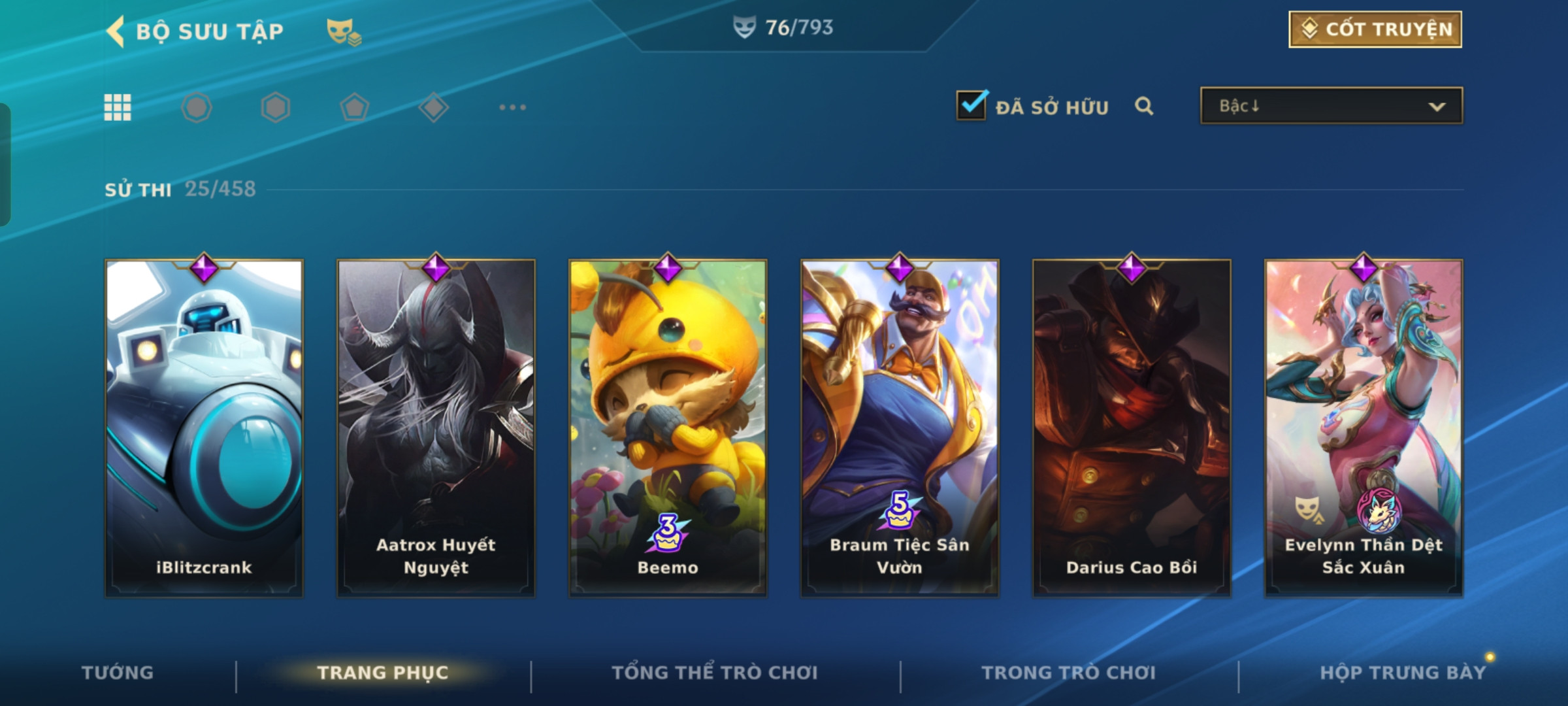Select the grid all-skins filter
This screenshot has height=706, width=1568.
[118, 107]
